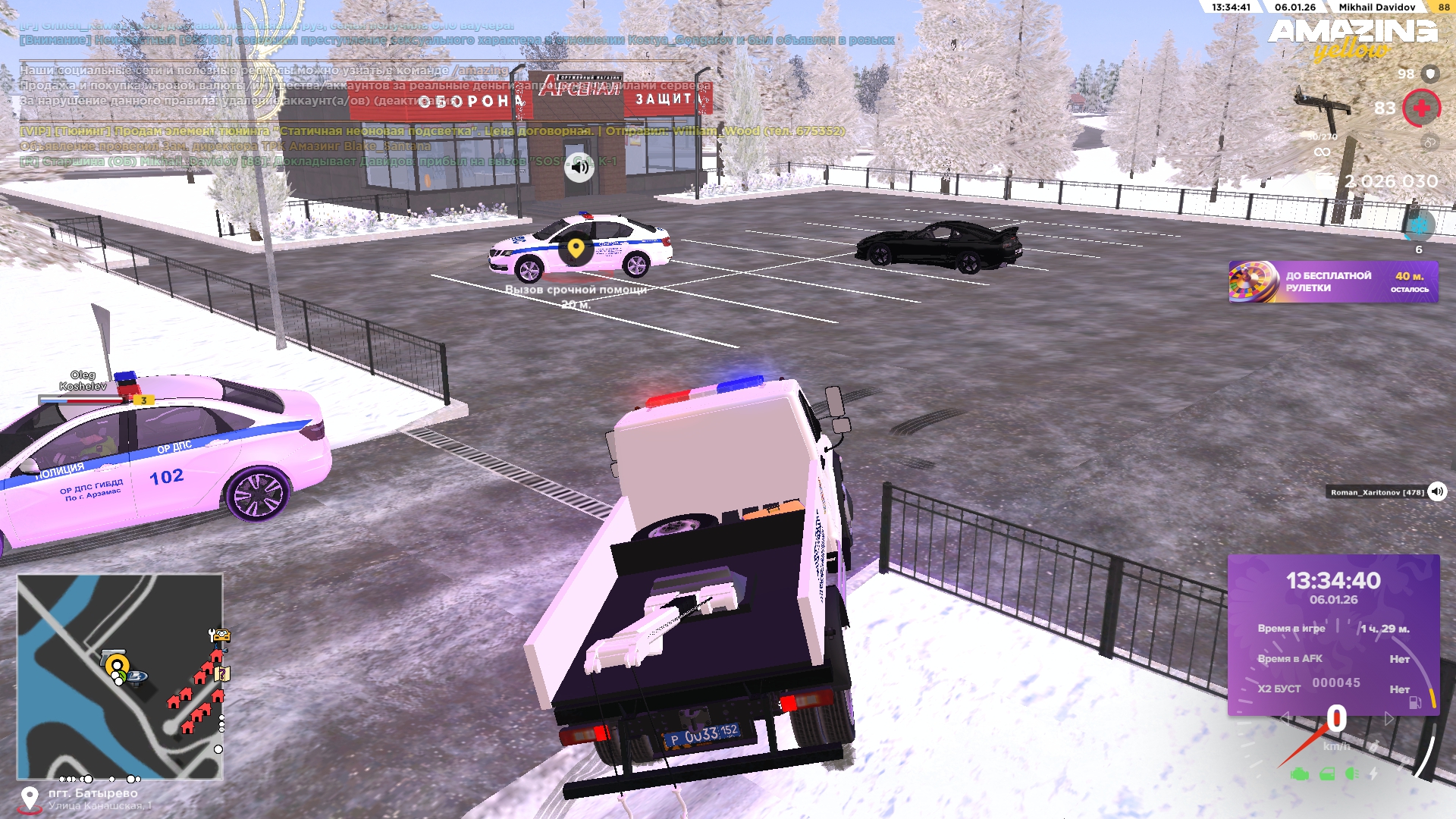Select the submachine gun weapon icon
The width and height of the screenshot is (1456, 819).
pos(1323,108)
